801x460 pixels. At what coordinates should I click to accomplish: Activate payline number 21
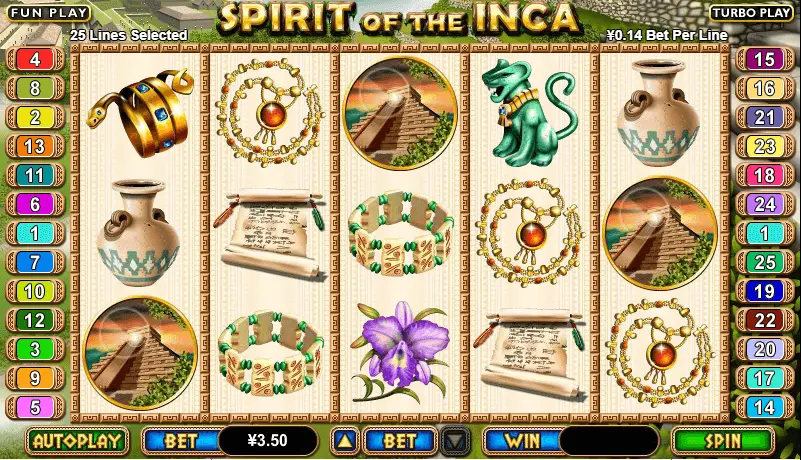click(765, 118)
